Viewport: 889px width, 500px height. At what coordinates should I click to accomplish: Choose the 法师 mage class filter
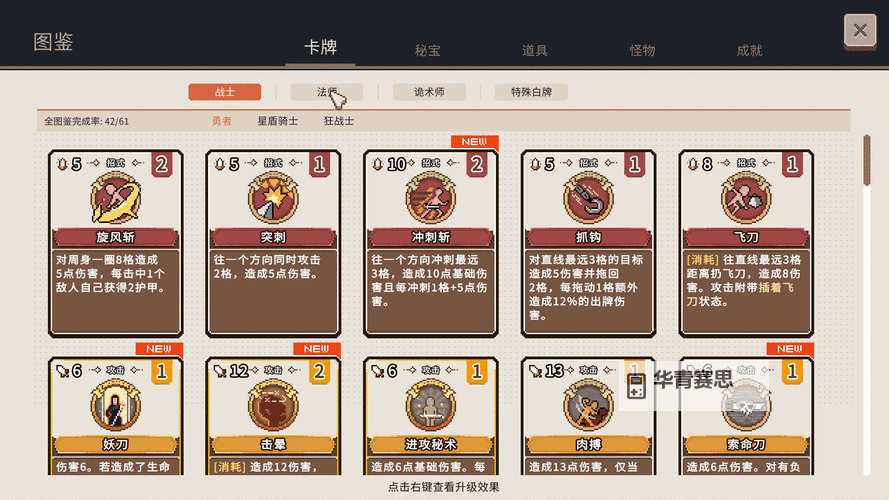click(x=327, y=92)
